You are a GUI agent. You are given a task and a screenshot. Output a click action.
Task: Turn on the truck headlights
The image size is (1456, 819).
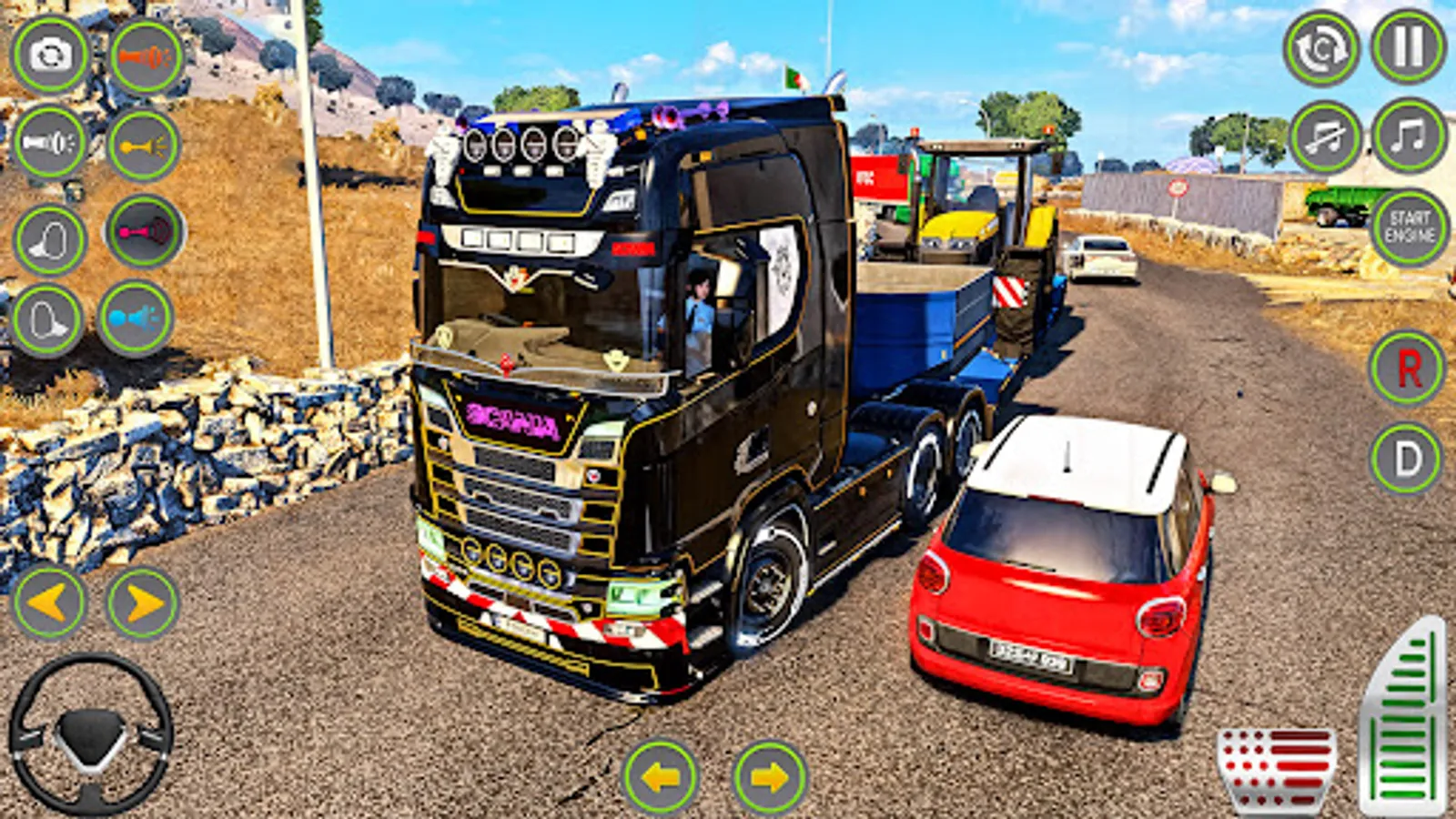coord(50,143)
